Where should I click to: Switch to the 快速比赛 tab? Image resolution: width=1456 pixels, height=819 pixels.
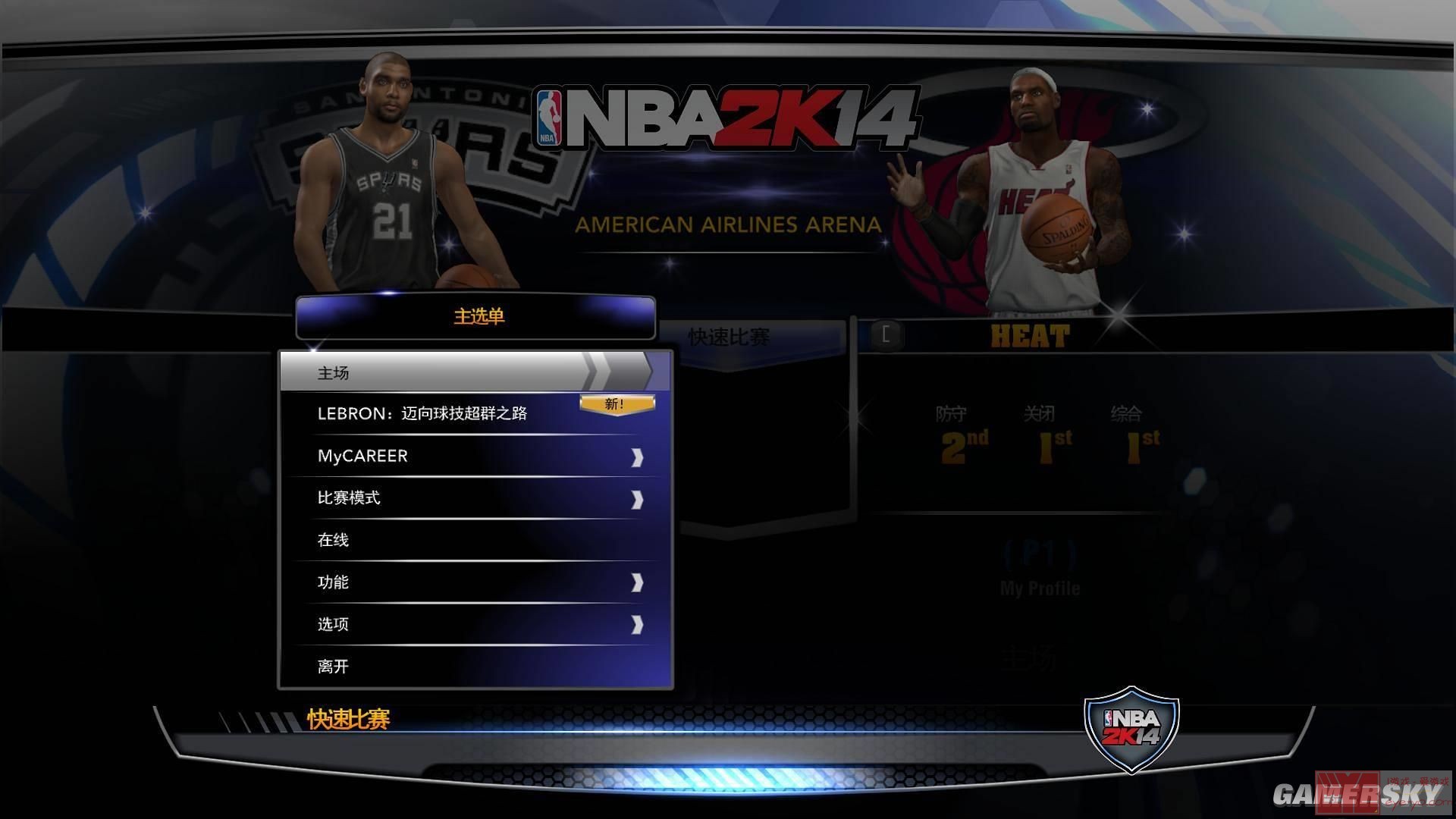click(728, 334)
